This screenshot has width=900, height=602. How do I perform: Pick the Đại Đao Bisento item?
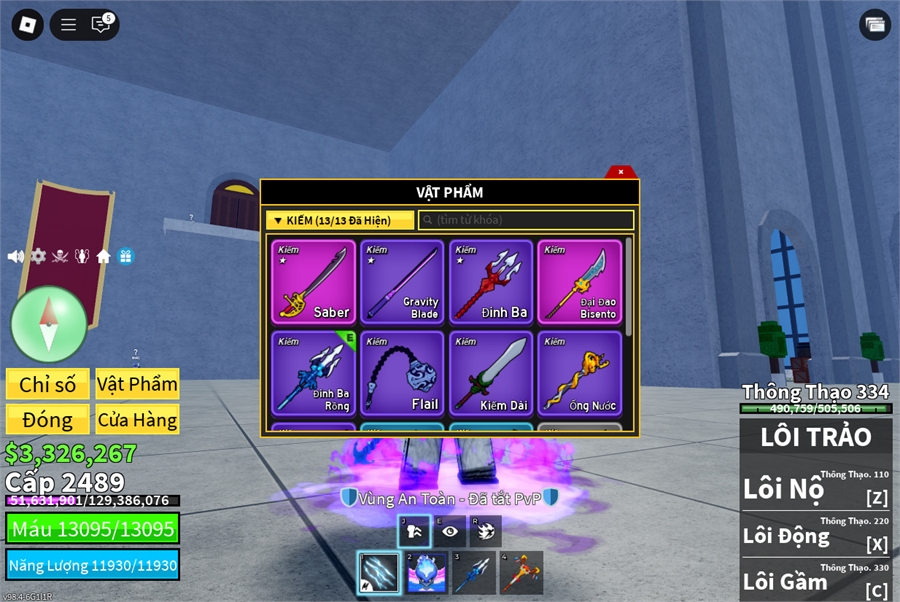click(x=580, y=281)
